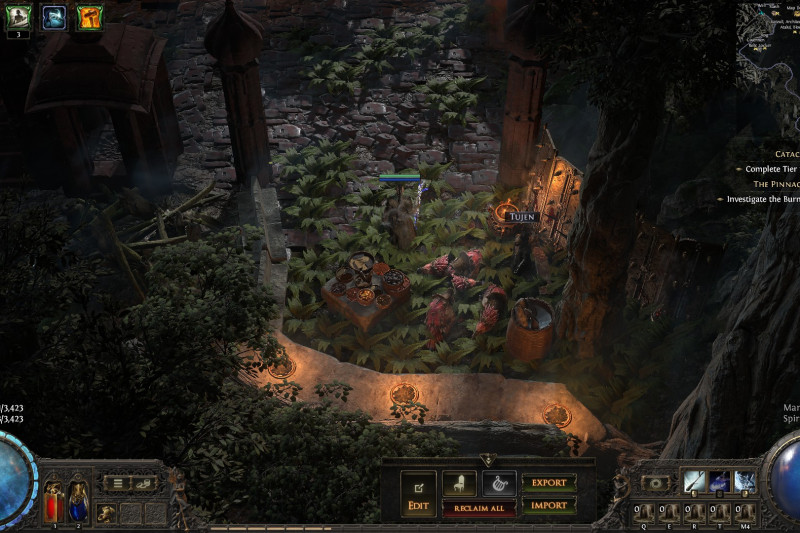The height and width of the screenshot is (533, 800).
Task: Select the green-framed buff icon with counter 3
Action: [x=19, y=16]
